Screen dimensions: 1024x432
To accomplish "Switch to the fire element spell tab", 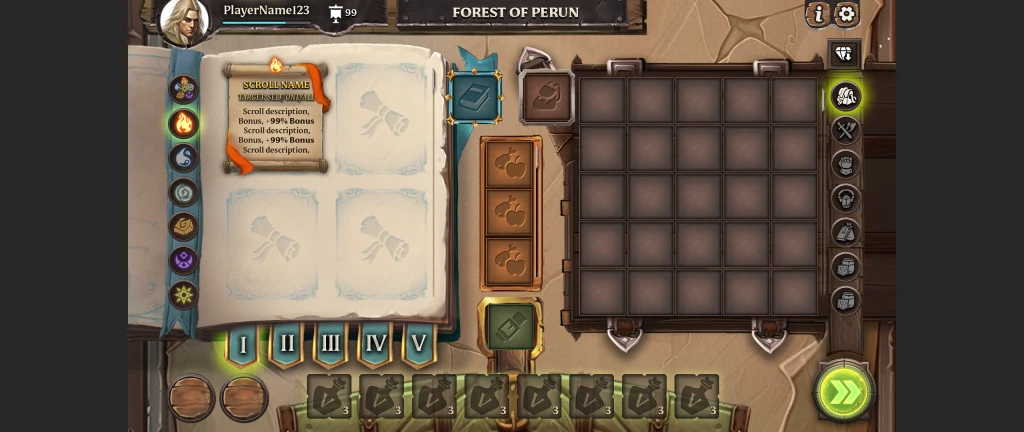I will (x=183, y=123).
